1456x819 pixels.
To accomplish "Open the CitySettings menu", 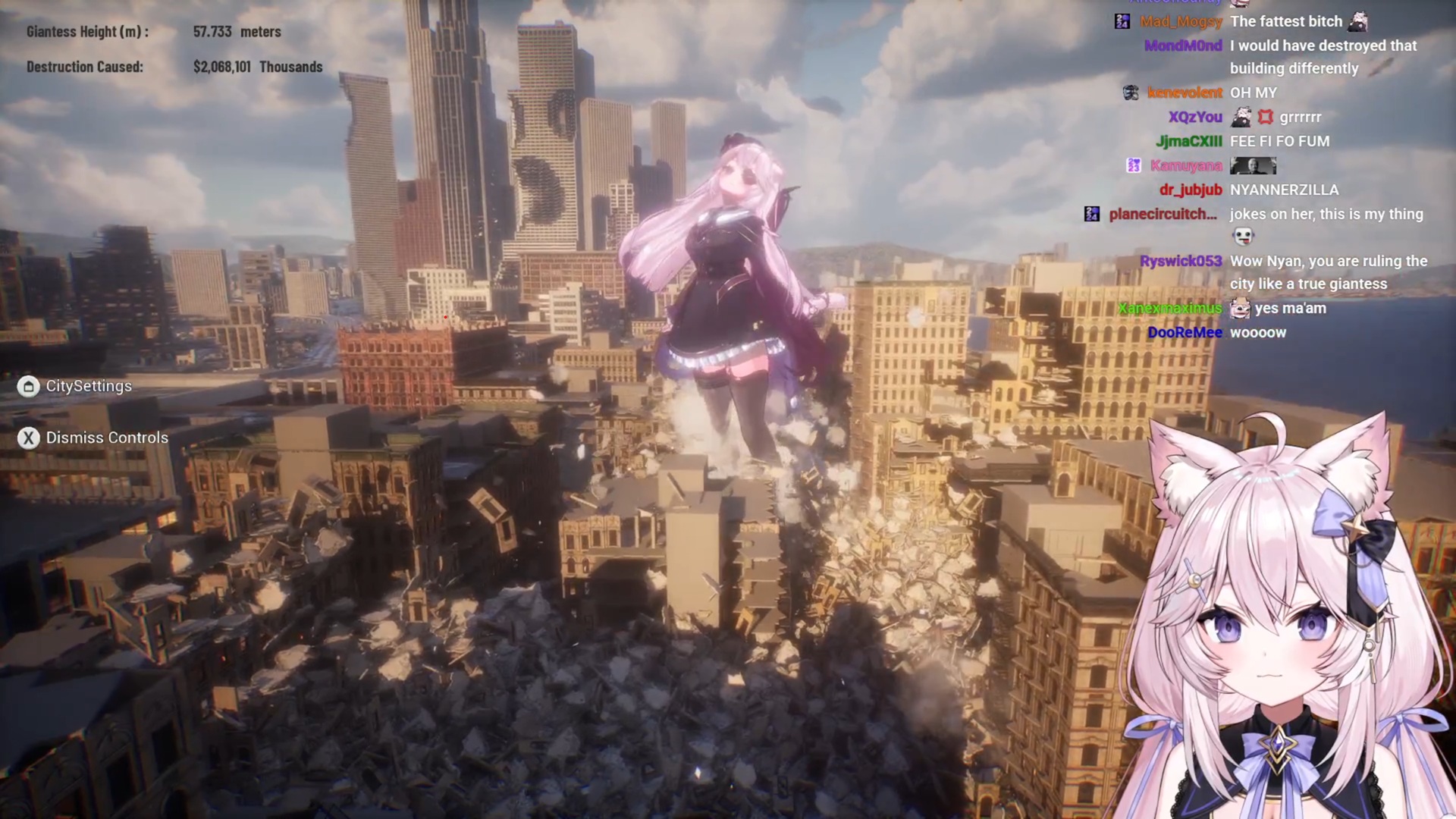I will [88, 387].
